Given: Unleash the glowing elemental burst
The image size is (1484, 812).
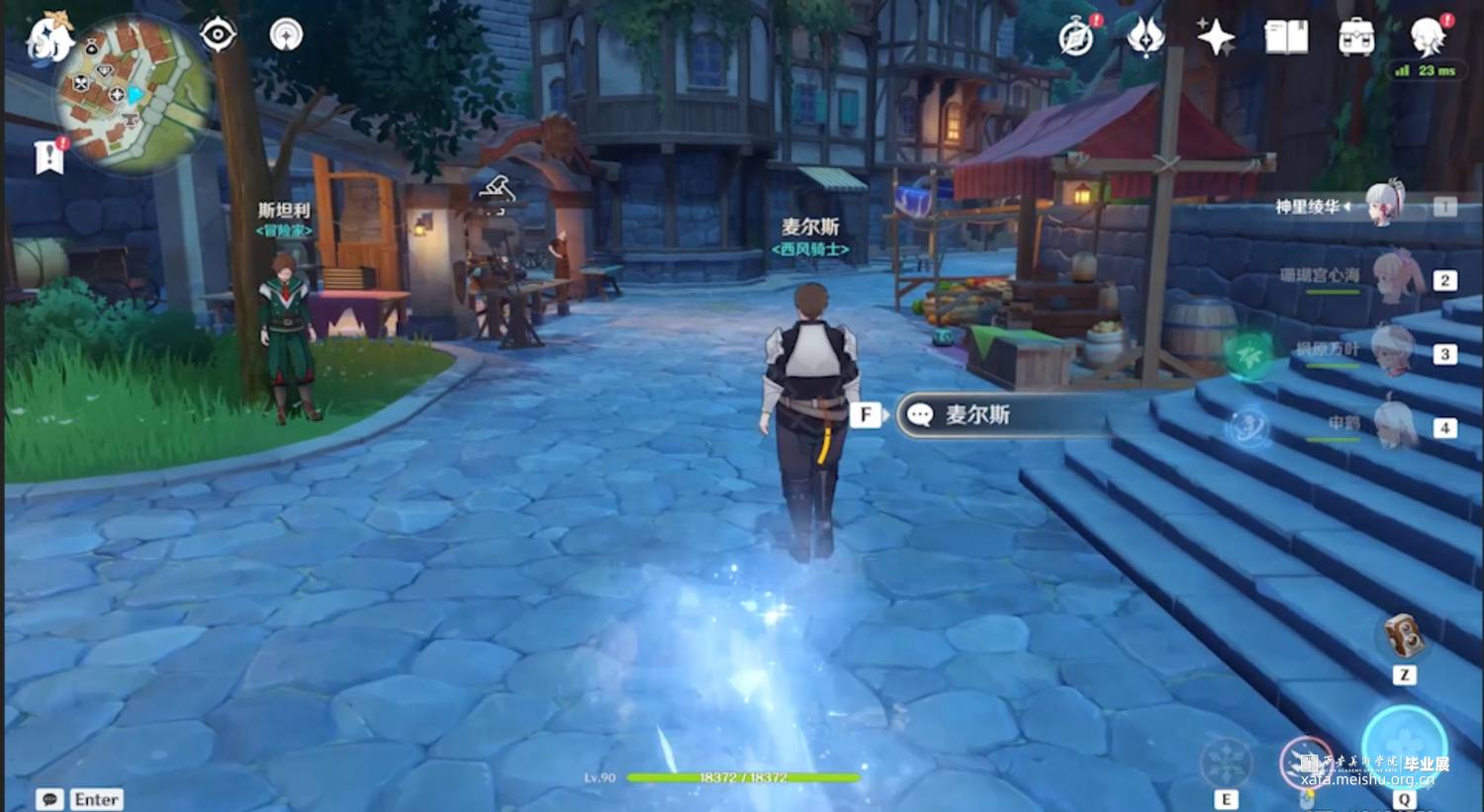Looking at the screenshot, I should pos(1405,750).
